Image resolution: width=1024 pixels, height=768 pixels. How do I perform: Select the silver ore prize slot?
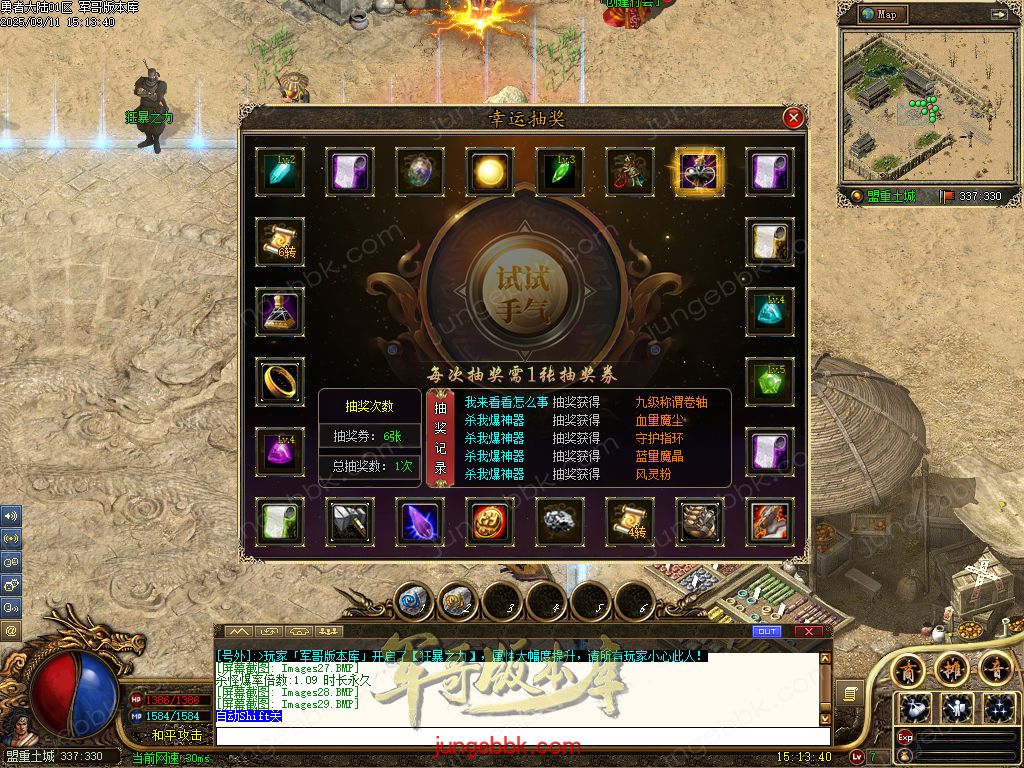click(x=560, y=521)
